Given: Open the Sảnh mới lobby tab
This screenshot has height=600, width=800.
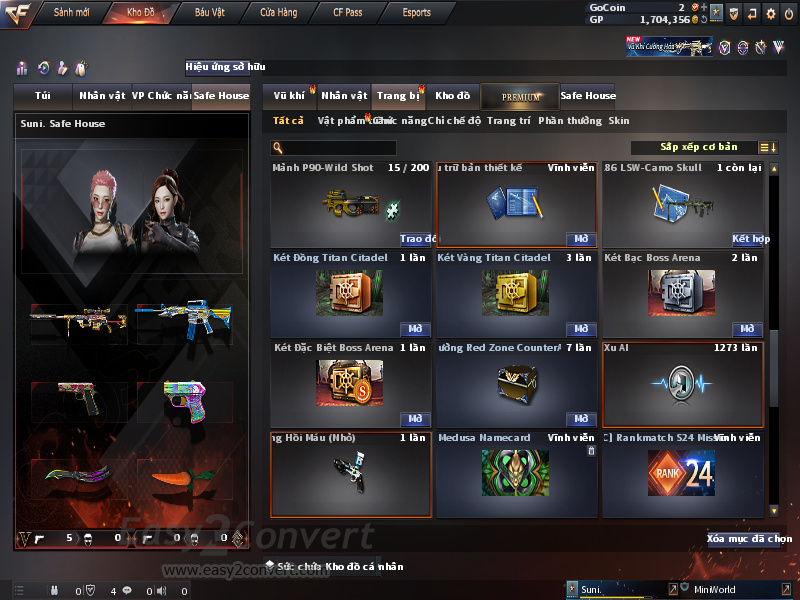Looking at the screenshot, I should 71,12.
